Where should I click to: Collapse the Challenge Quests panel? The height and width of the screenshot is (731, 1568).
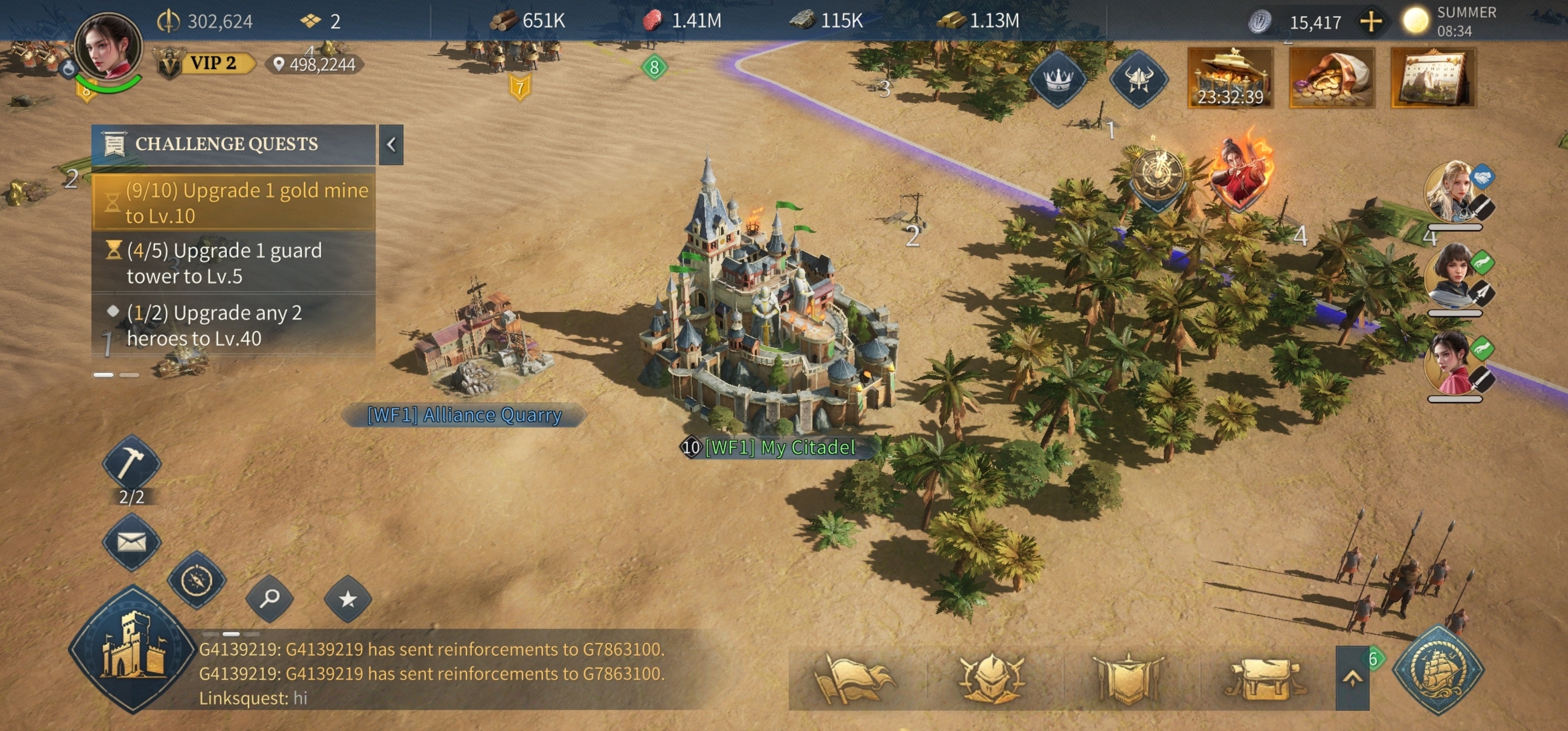(x=391, y=144)
